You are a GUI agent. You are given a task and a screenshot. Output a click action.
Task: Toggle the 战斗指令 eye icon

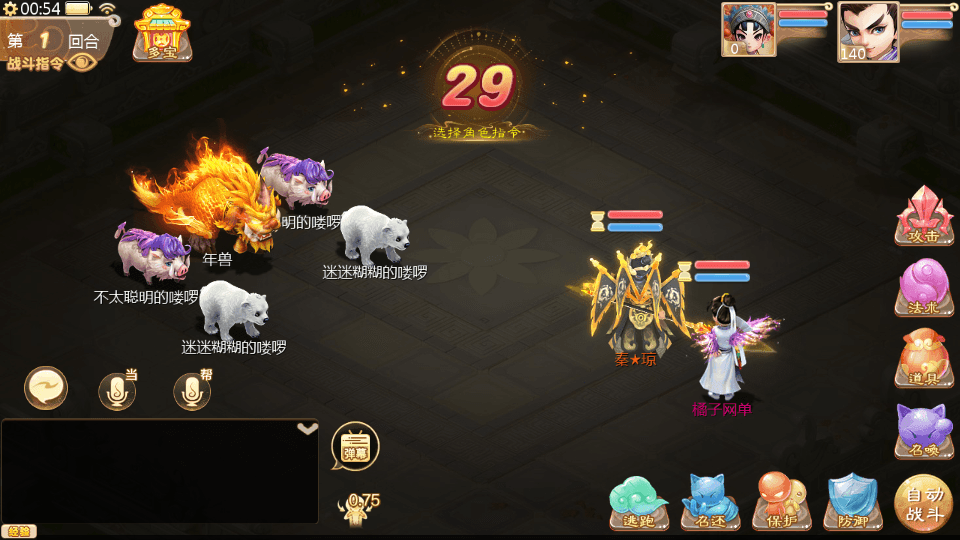83,63
